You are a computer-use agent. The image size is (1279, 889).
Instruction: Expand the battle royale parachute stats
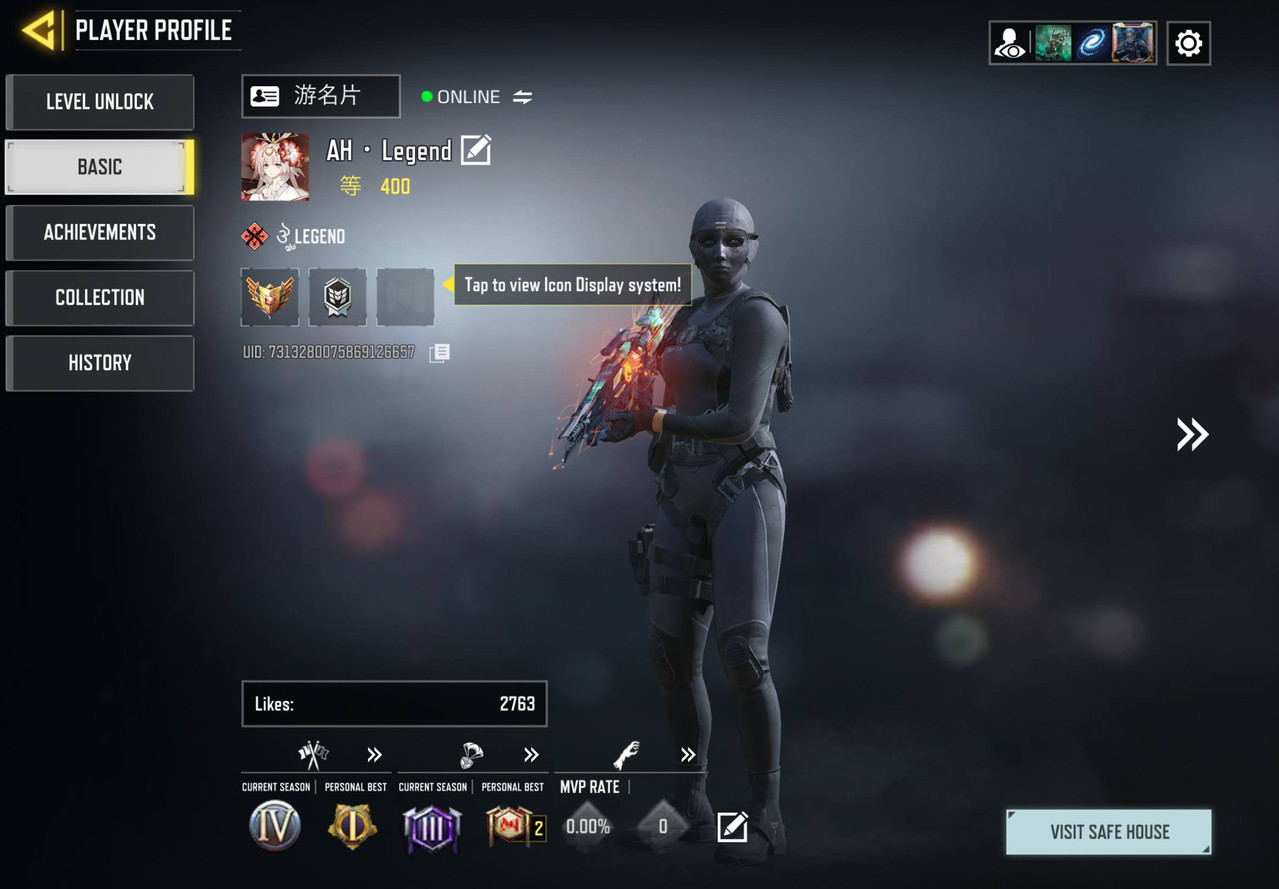531,755
